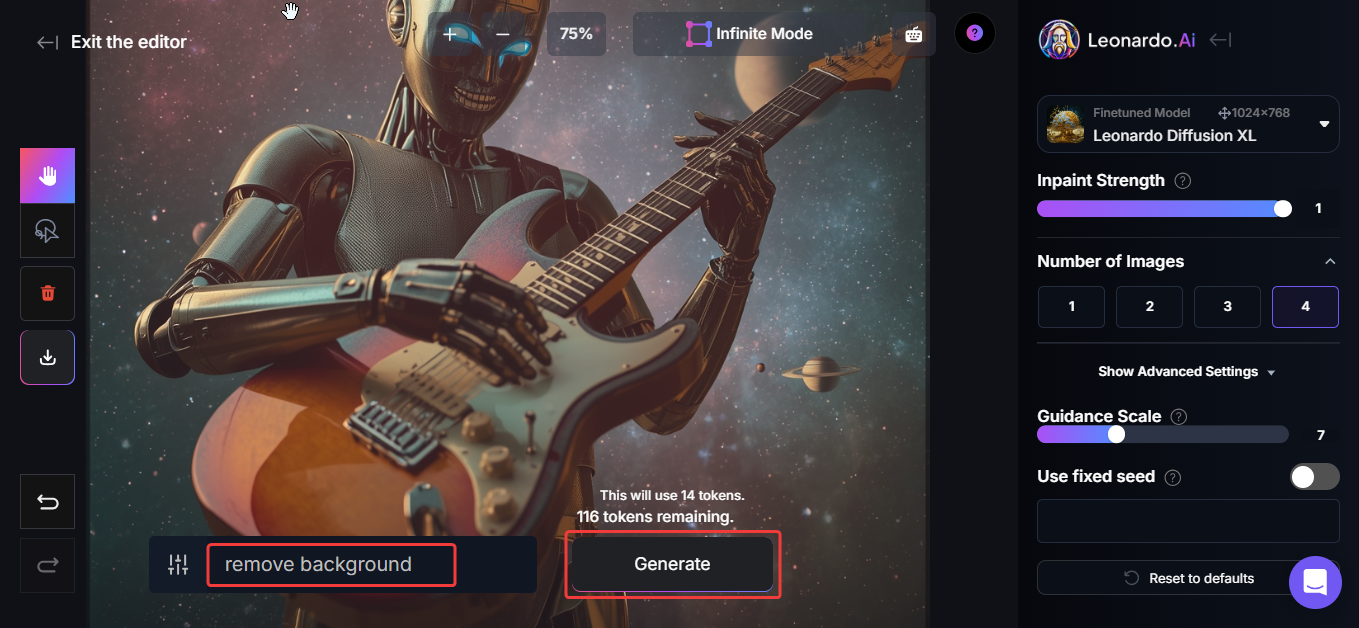The image size is (1359, 628).
Task: Reset to defaults
Action: point(1188,578)
